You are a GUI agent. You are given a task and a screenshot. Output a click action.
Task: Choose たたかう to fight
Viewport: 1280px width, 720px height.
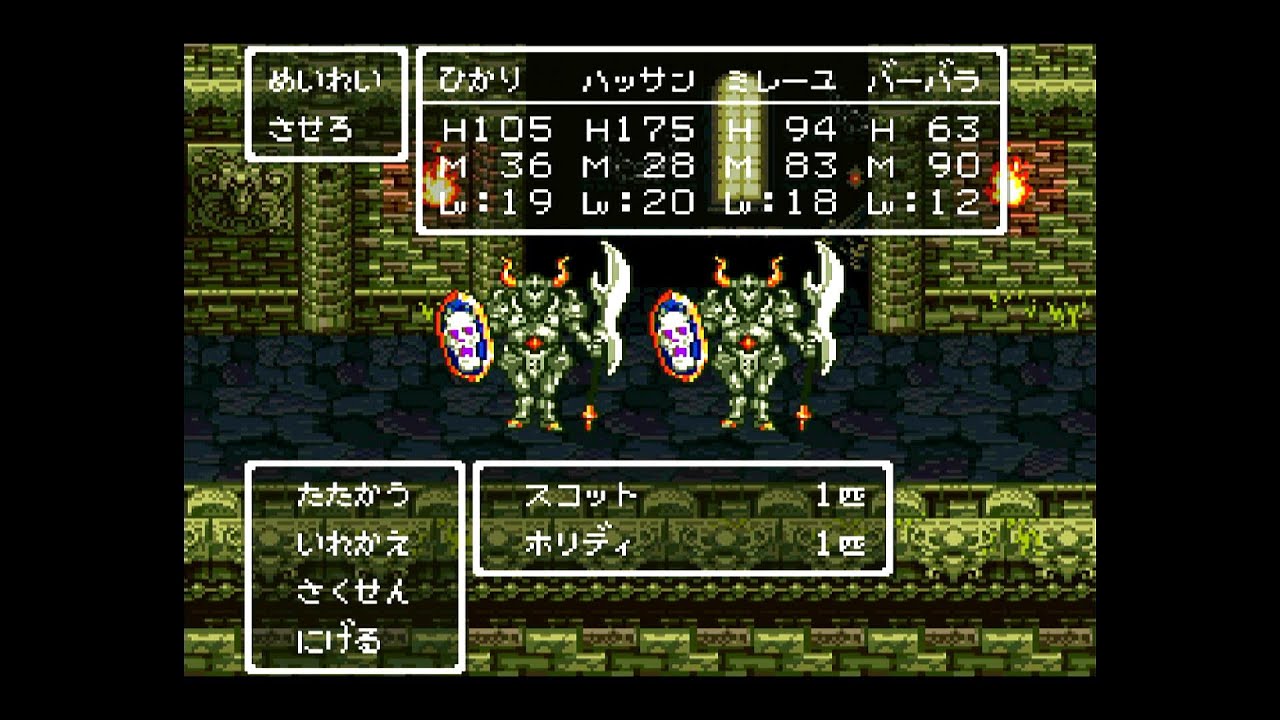pyautogui.click(x=353, y=496)
